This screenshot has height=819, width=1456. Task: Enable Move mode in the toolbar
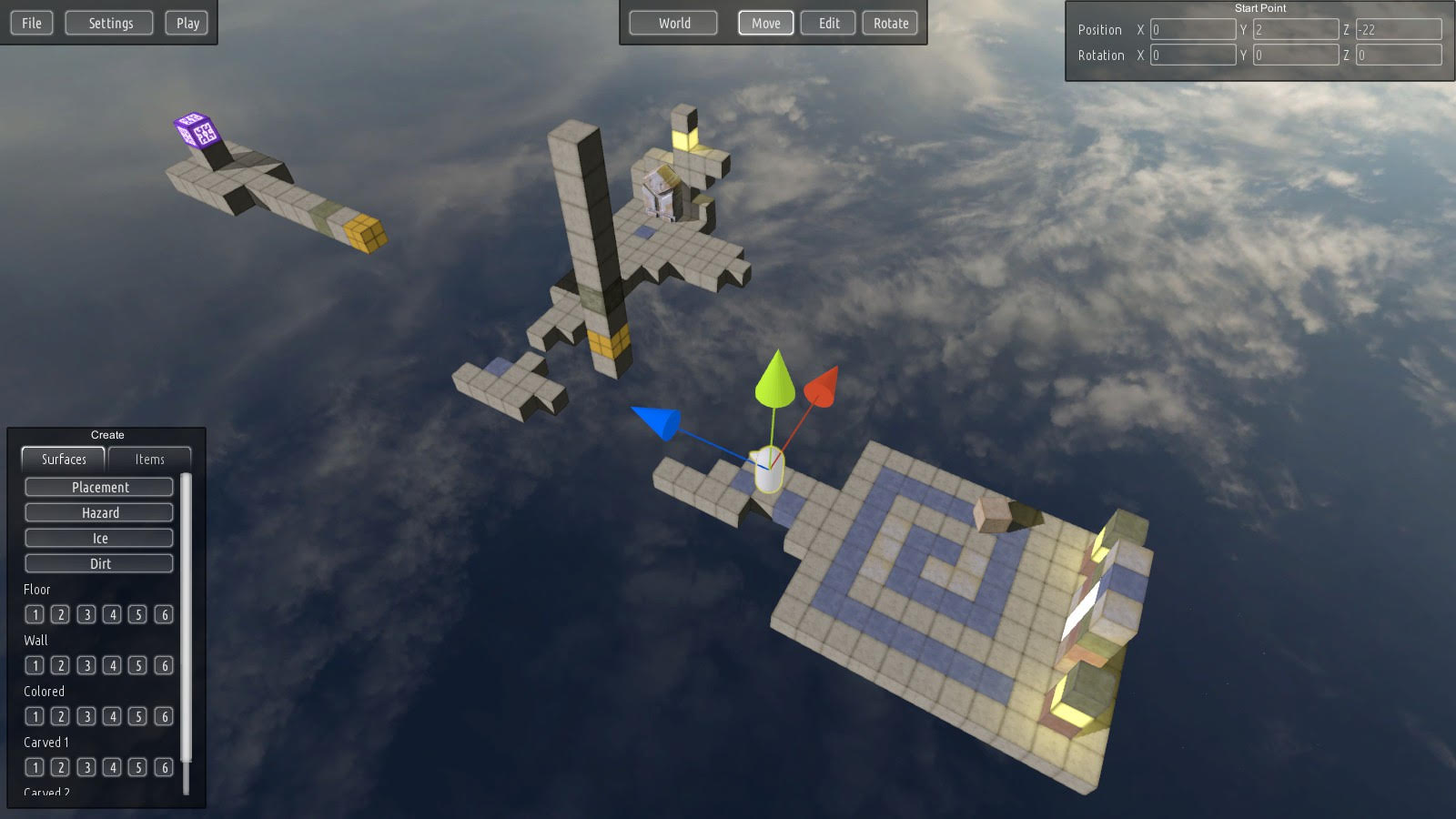click(x=765, y=23)
